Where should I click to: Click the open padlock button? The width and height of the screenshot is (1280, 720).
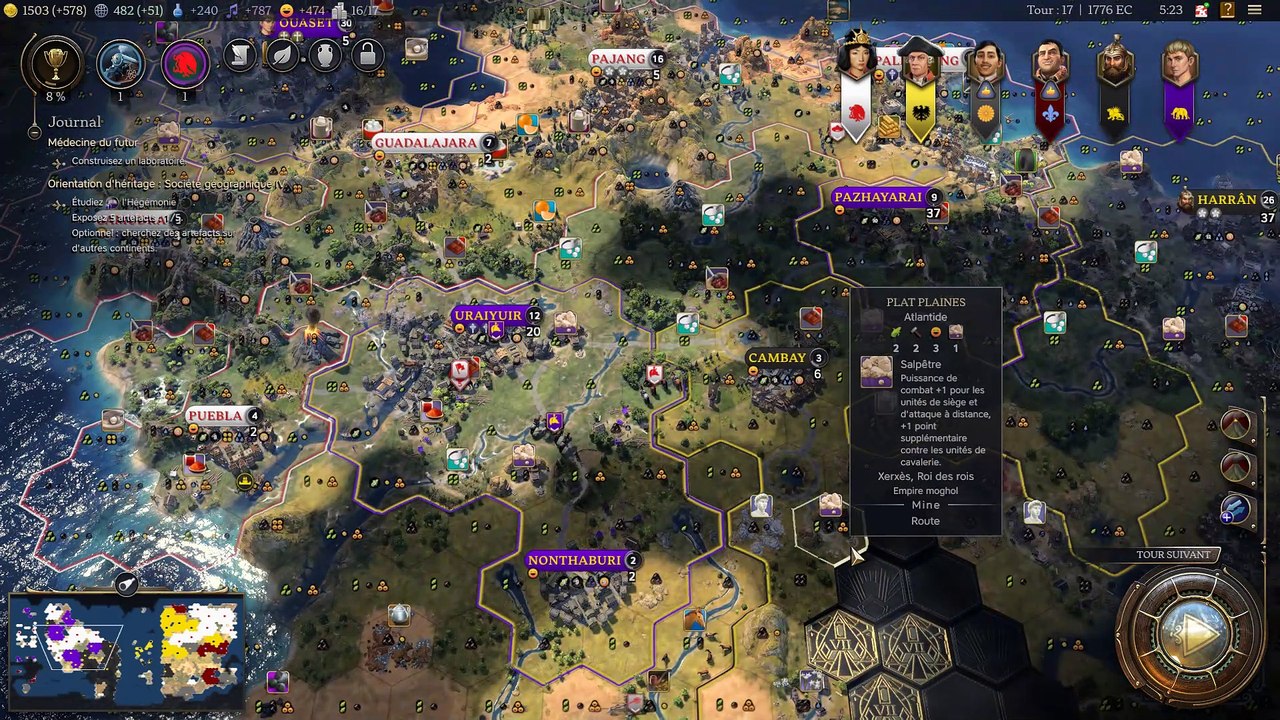tap(367, 56)
